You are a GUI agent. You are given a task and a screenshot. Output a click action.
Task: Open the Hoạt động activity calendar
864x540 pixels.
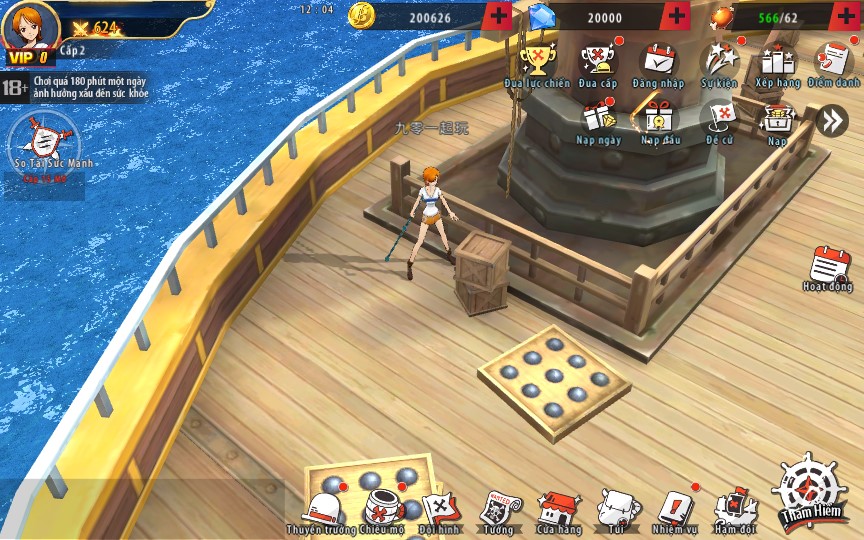click(829, 268)
